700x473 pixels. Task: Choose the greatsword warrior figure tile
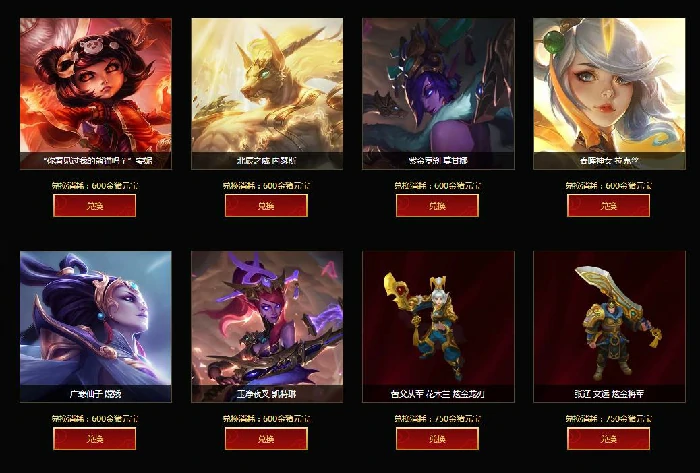[x=609, y=319]
